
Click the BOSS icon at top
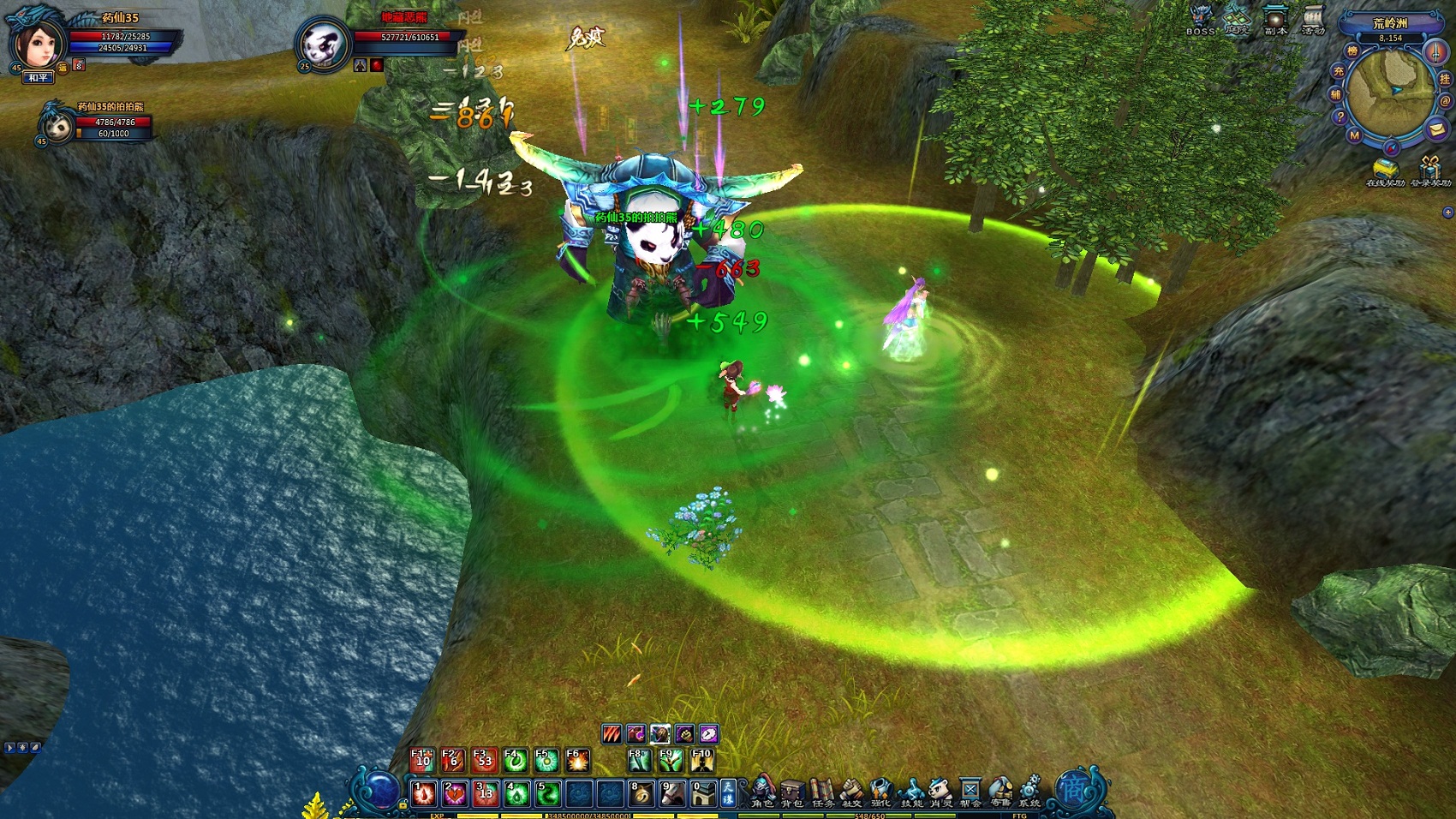click(x=1201, y=19)
